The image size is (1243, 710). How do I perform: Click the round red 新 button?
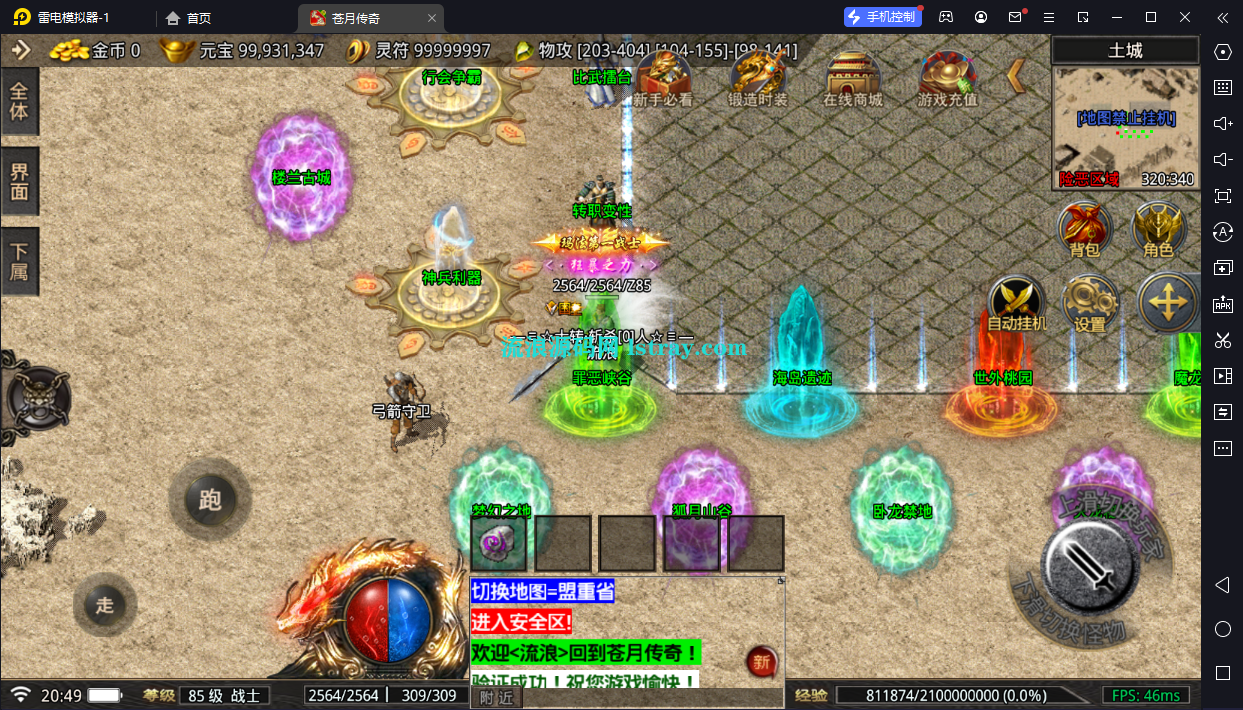(761, 661)
